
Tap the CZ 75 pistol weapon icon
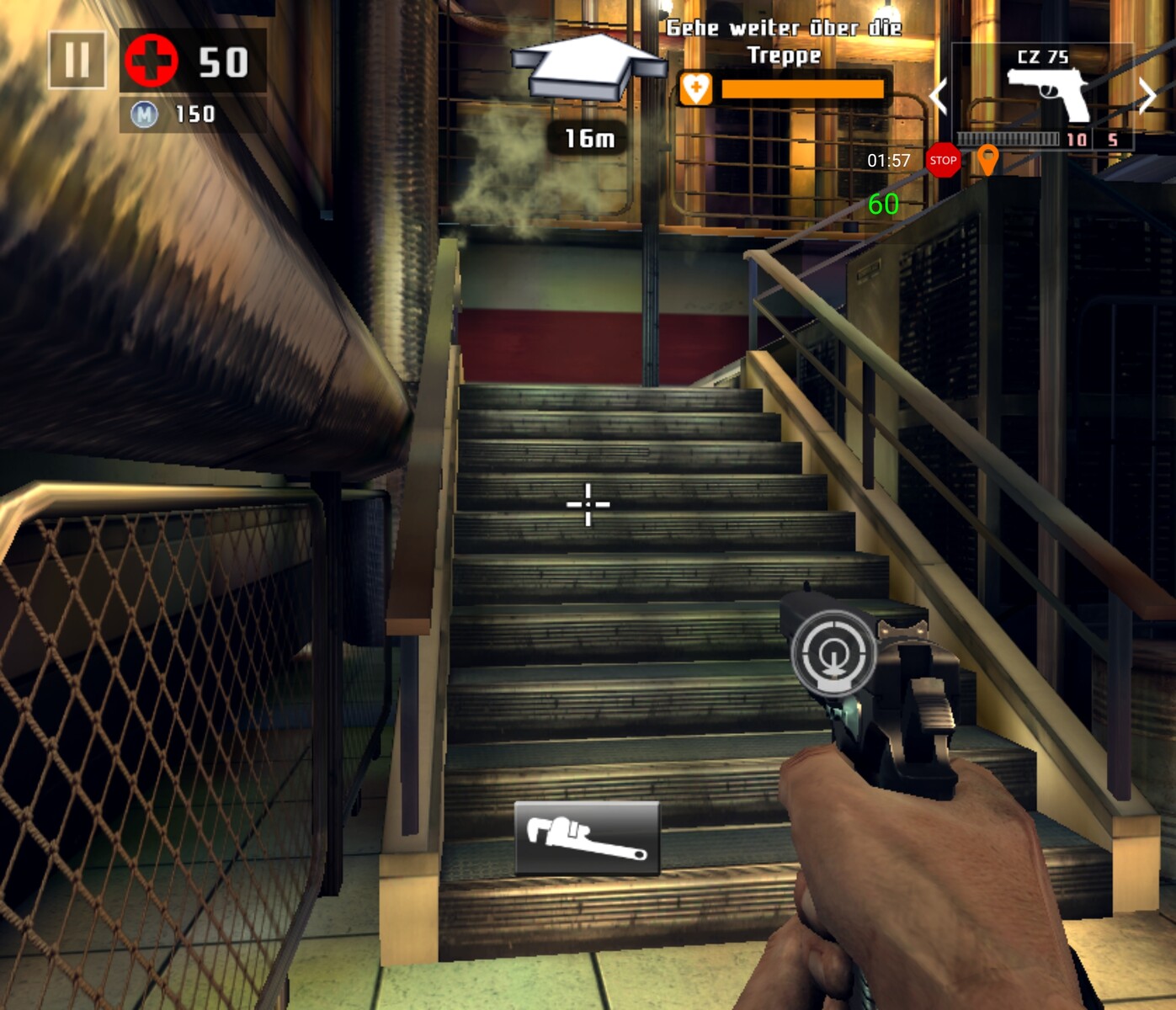[1046, 93]
